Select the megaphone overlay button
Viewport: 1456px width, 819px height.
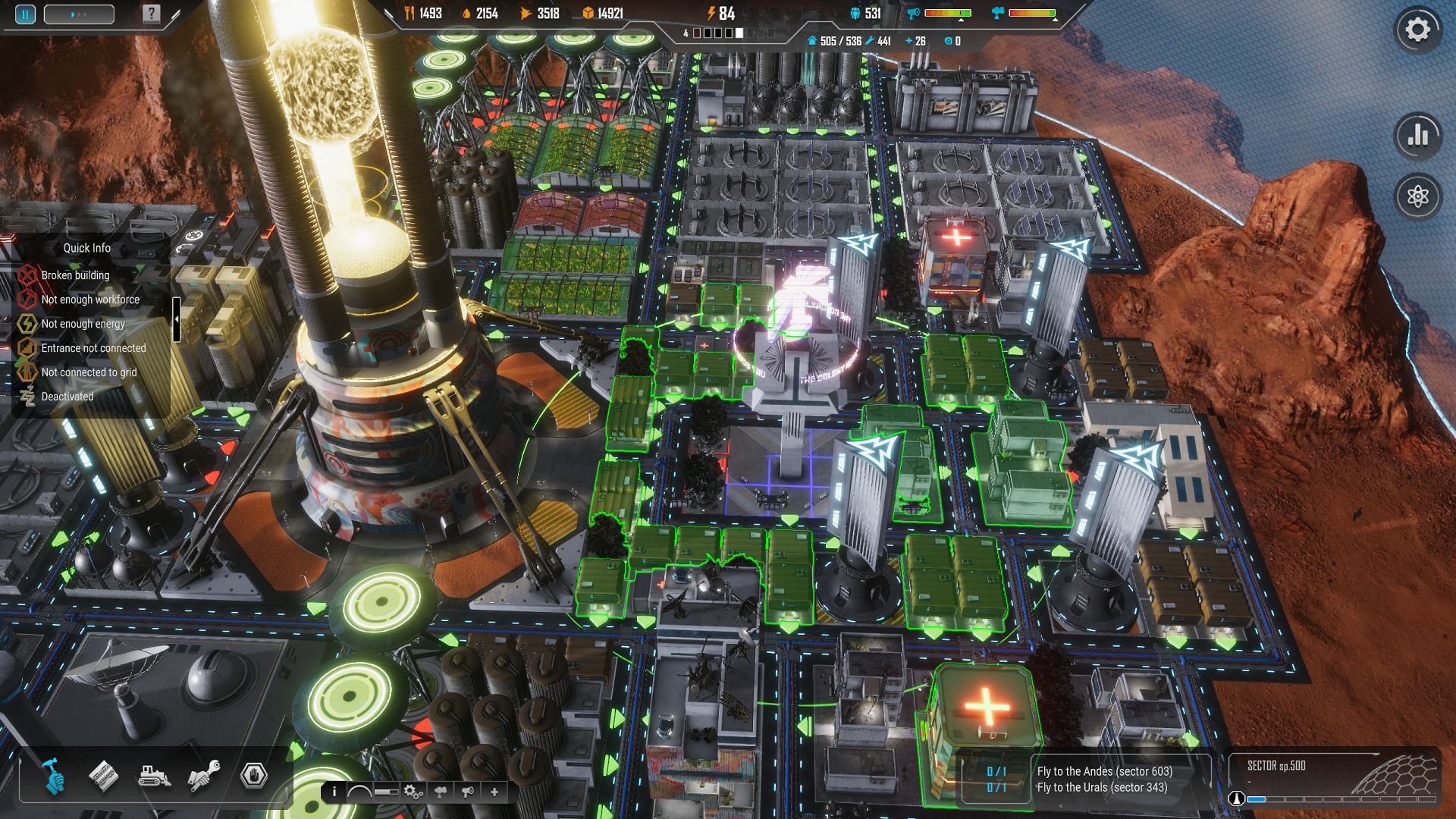(x=468, y=792)
